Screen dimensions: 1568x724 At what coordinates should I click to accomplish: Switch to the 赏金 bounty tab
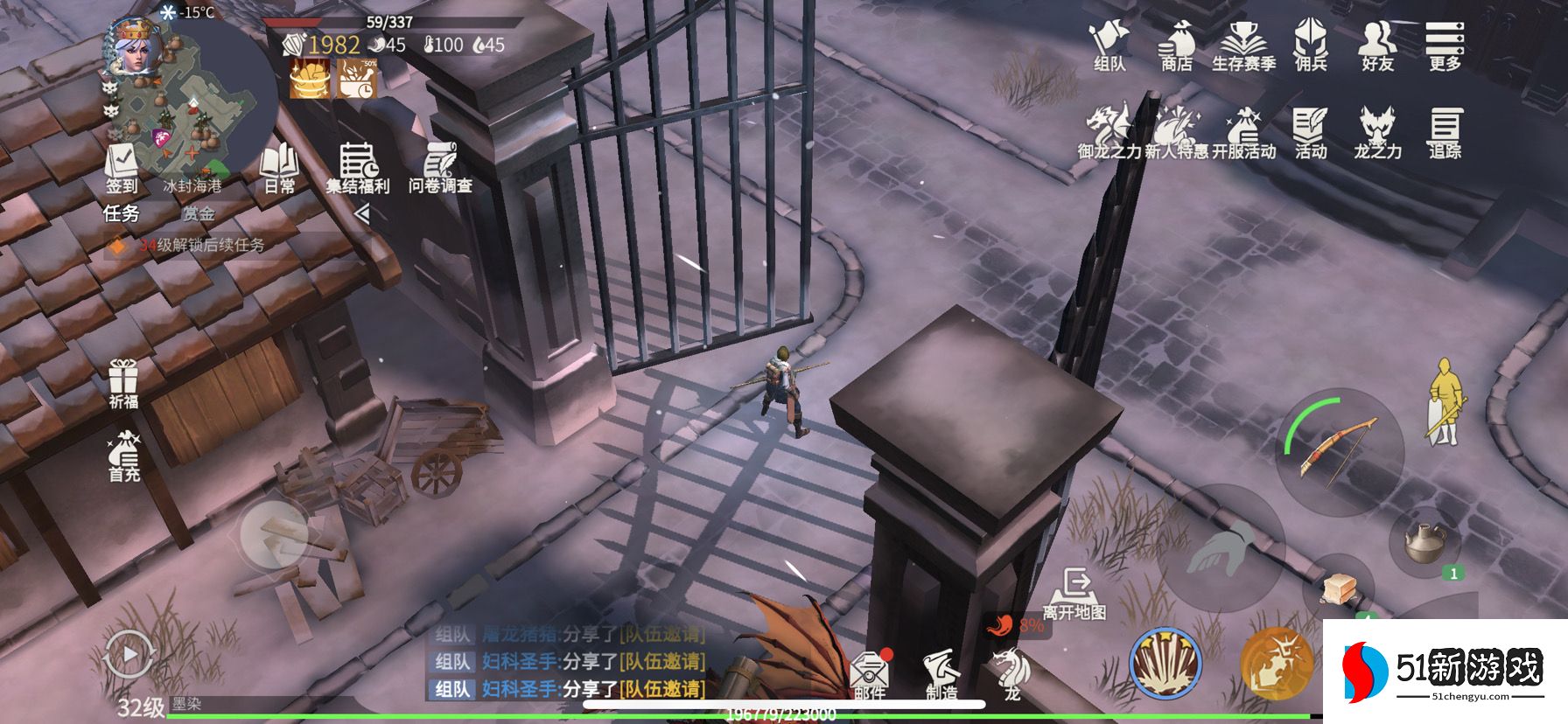198,213
